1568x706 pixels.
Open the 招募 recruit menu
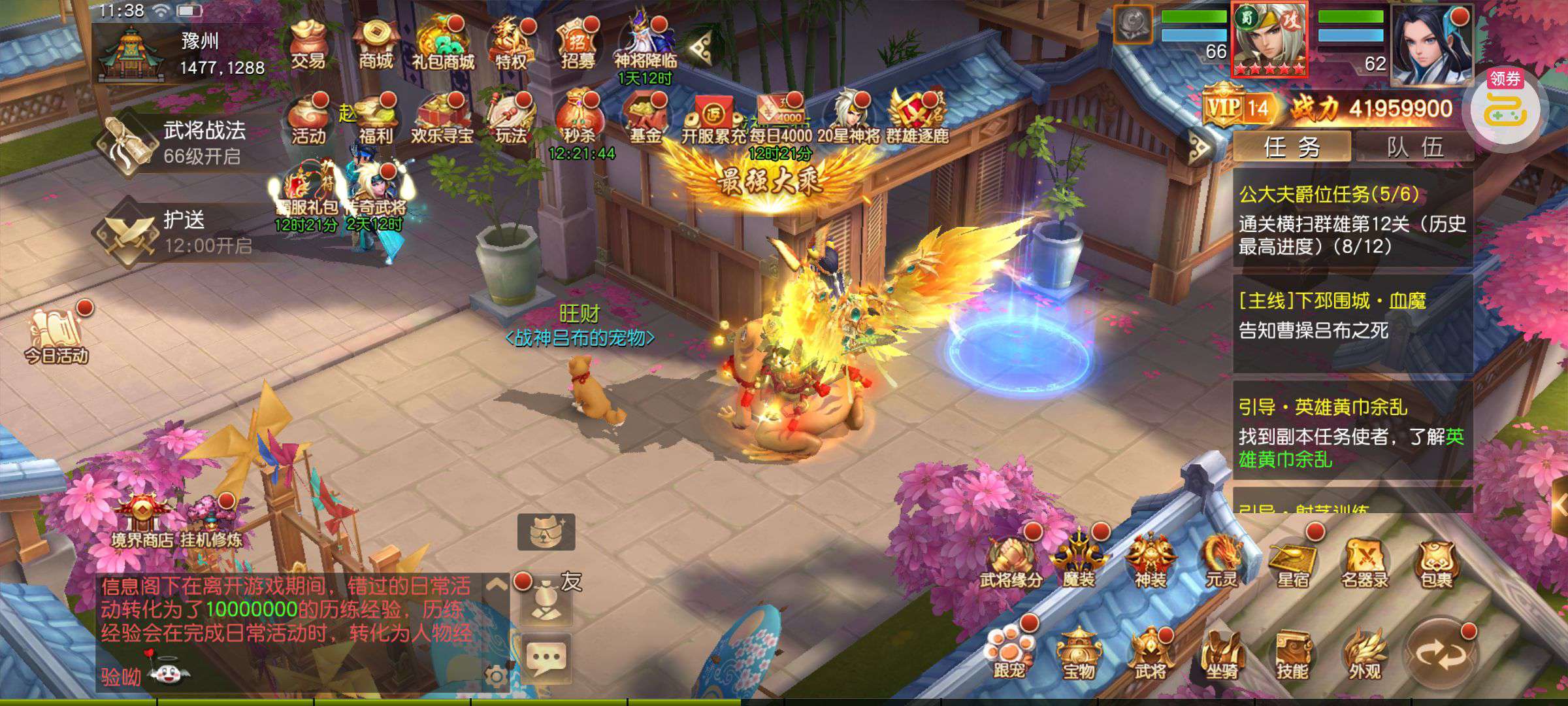pyautogui.click(x=578, y=44)
